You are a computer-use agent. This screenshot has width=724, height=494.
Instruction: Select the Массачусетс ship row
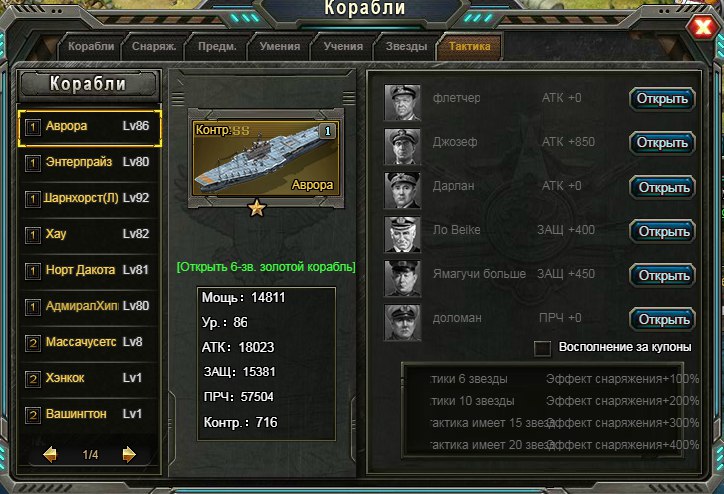tap(90, 342)
